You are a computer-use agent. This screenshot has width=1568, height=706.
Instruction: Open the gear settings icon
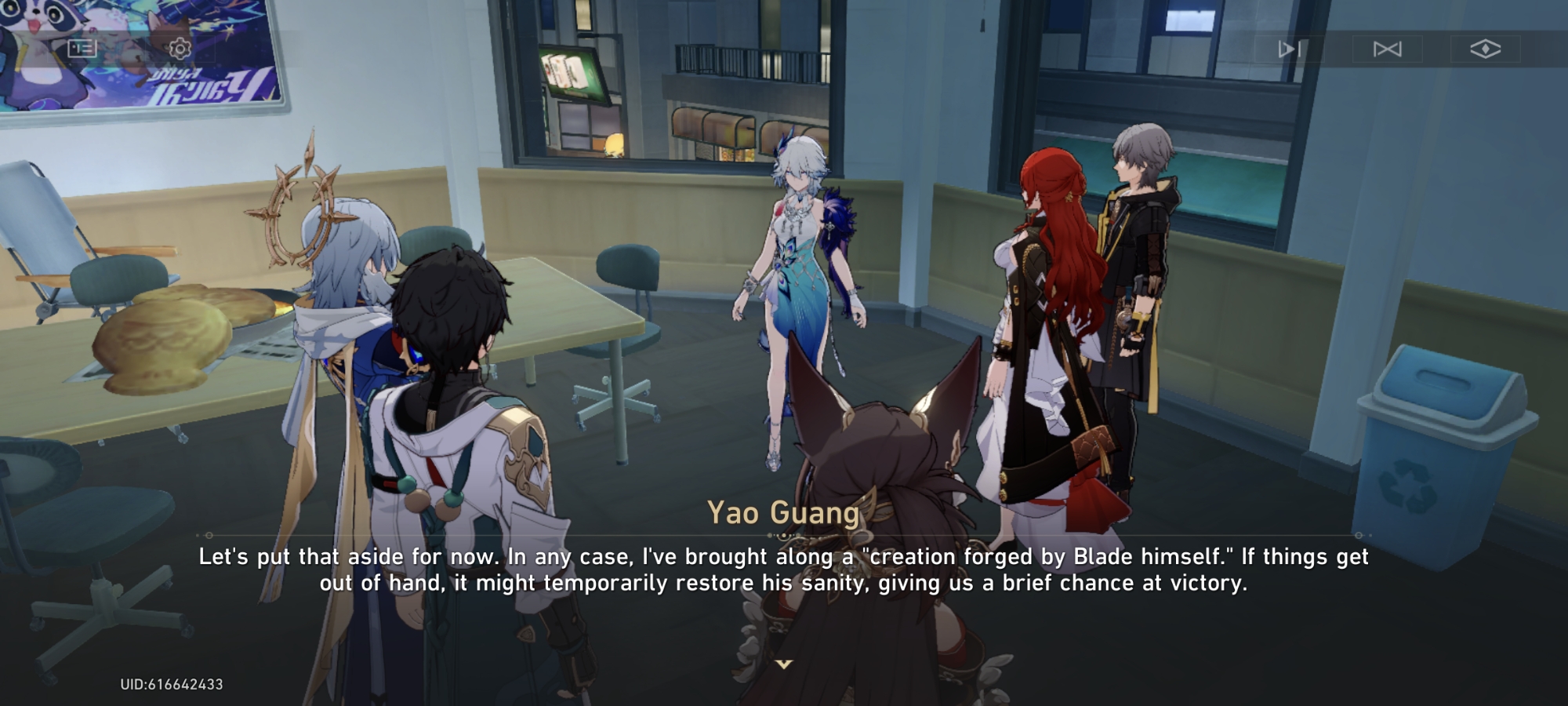coord(180,49)
